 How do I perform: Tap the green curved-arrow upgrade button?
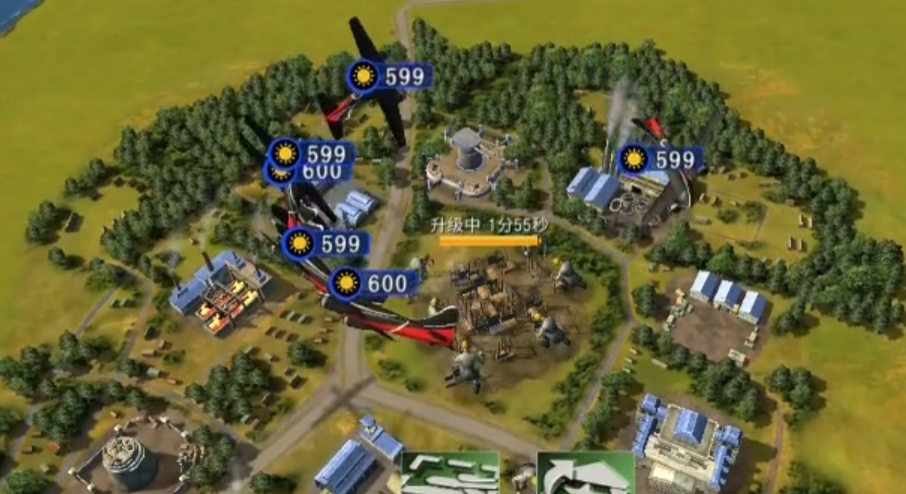[x=585, y=474]
